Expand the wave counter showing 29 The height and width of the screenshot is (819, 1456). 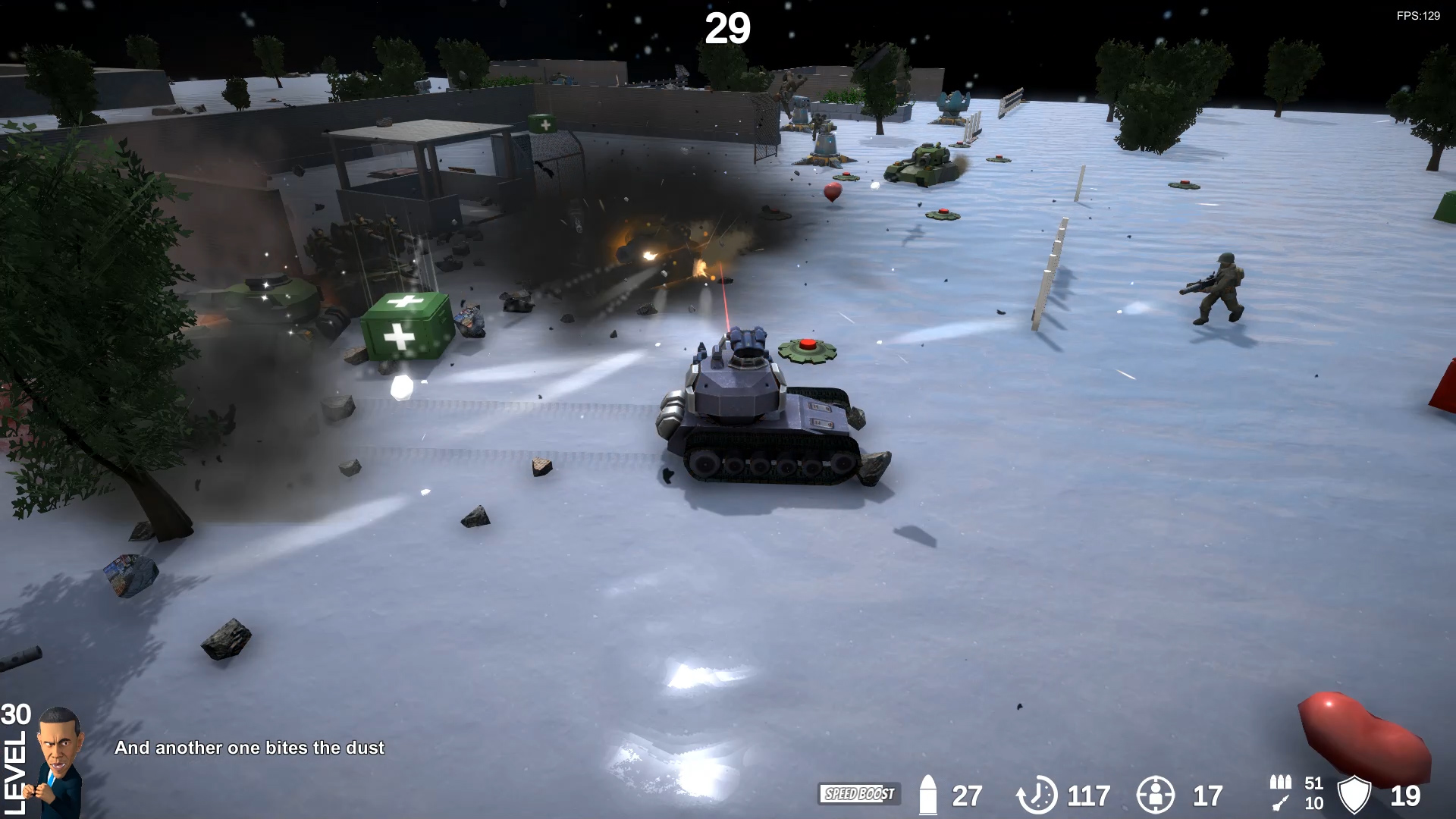727,30
